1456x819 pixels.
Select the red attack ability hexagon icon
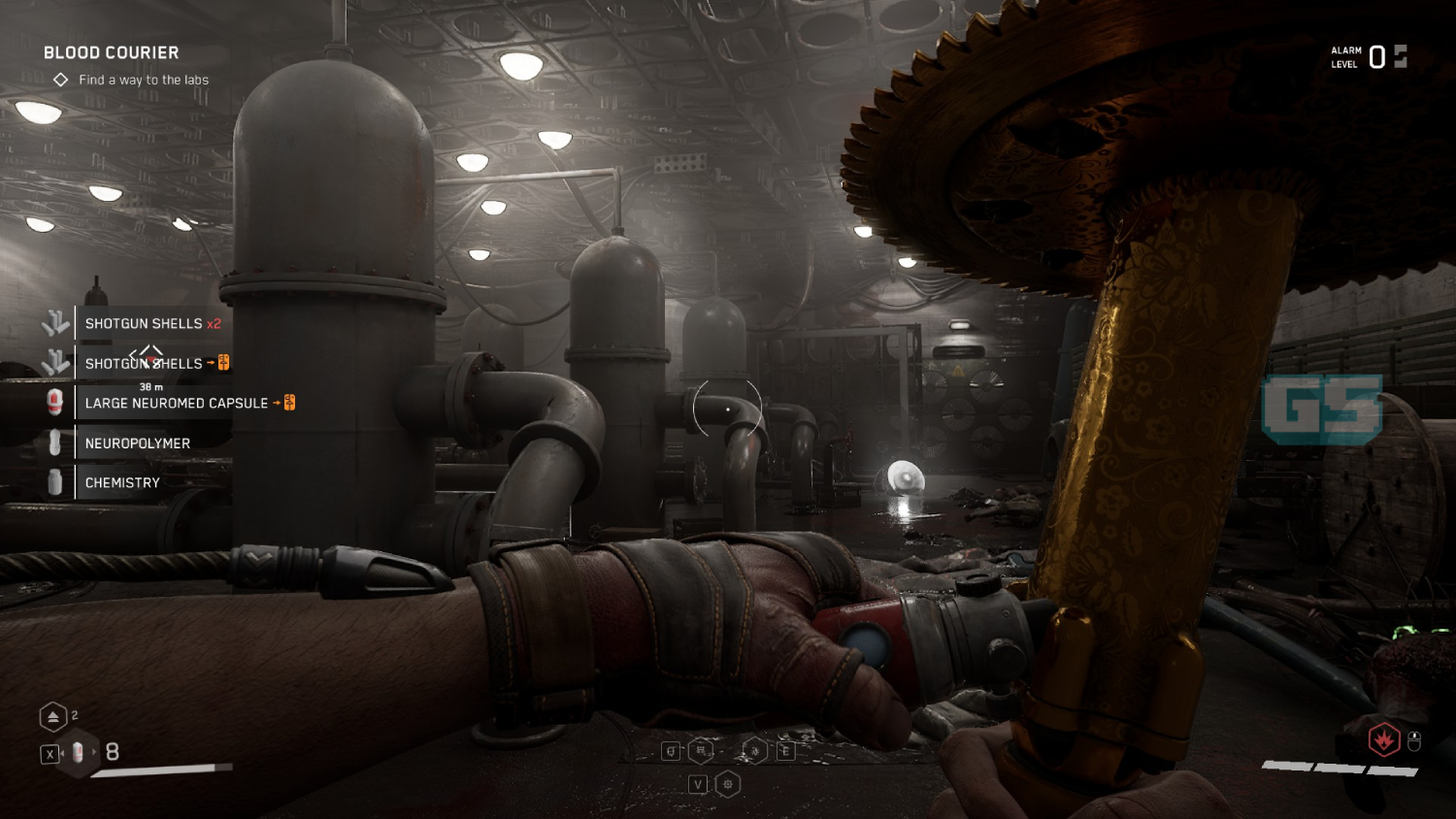(1382, 740)
